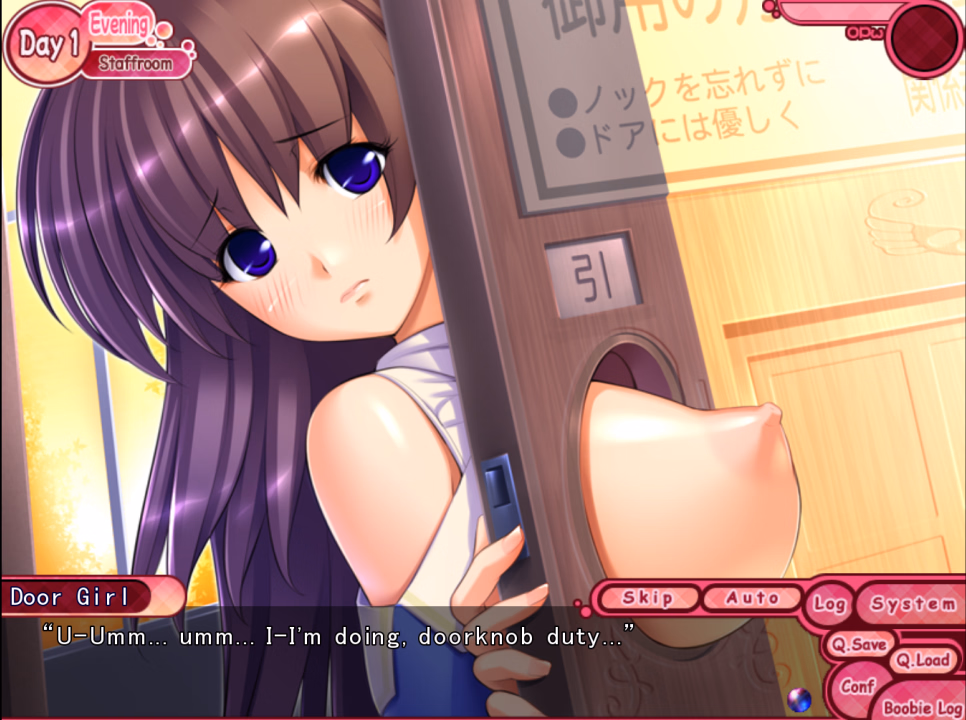The height and width of the screenshot is (720, 966).
Task: Open the System menu
Action: click(x=911, y=604)
